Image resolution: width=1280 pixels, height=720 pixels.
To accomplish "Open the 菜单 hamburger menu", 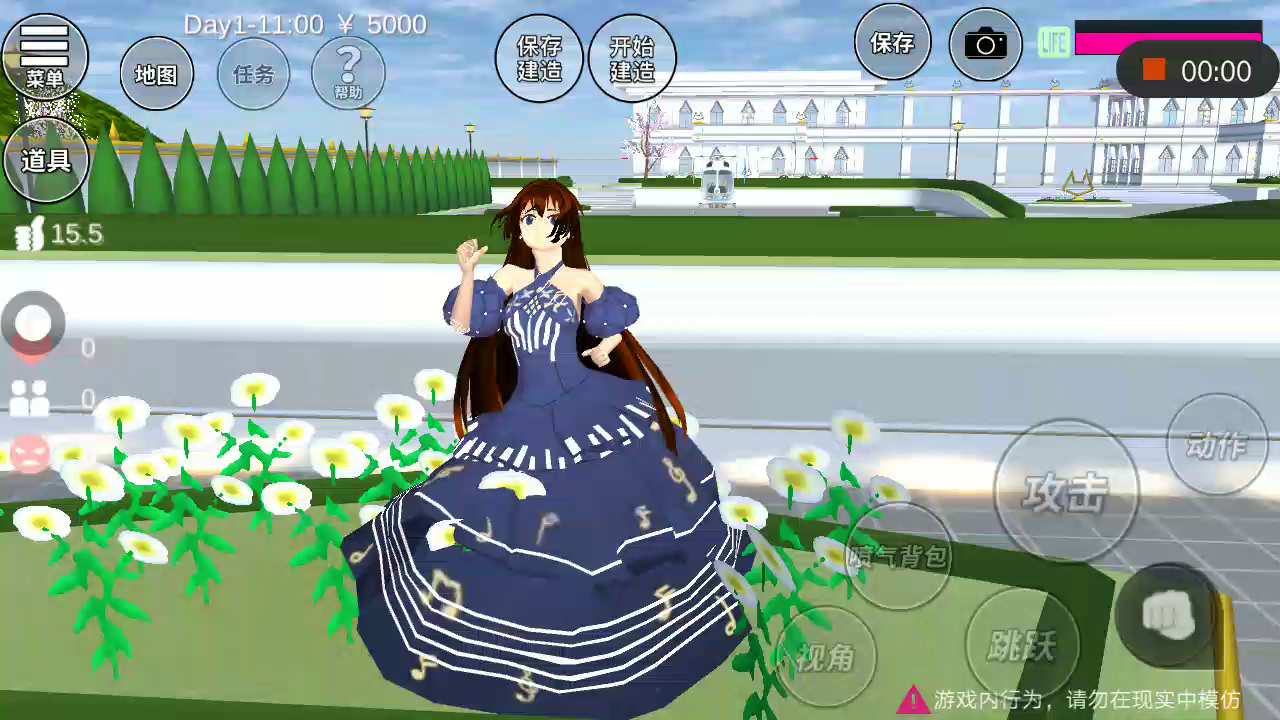I will pos(45,55).
